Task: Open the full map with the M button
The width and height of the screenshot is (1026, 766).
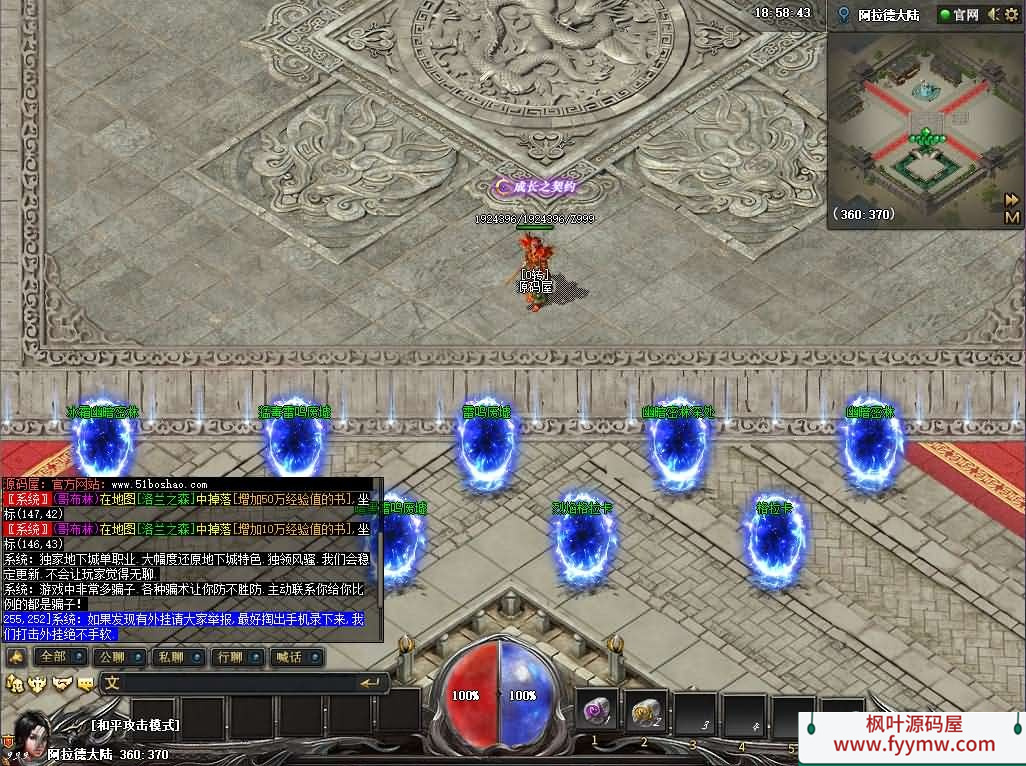Action: coord(1012,217)
